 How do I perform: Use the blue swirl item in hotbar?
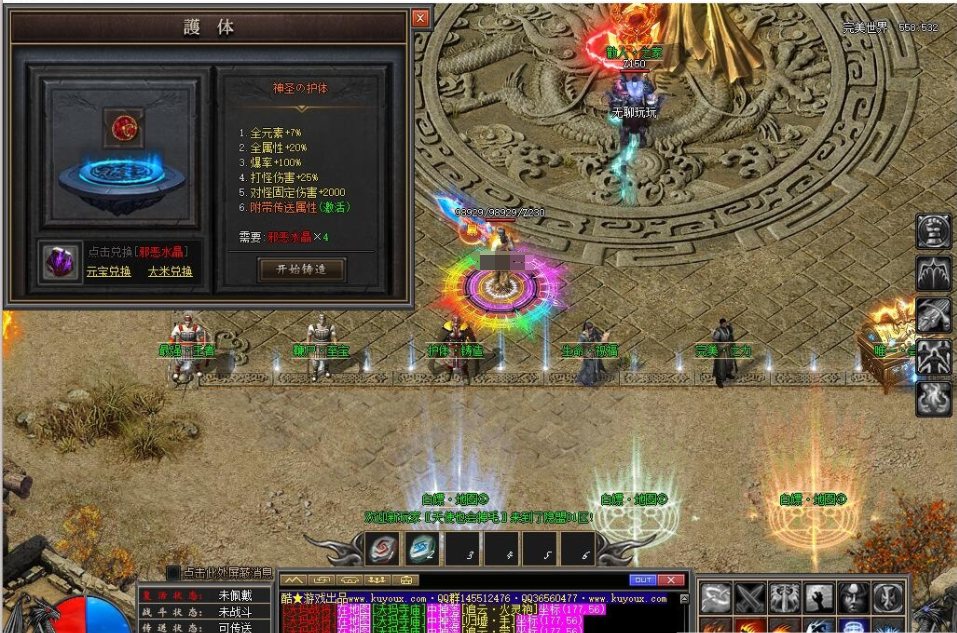click(x=422, y=549)
